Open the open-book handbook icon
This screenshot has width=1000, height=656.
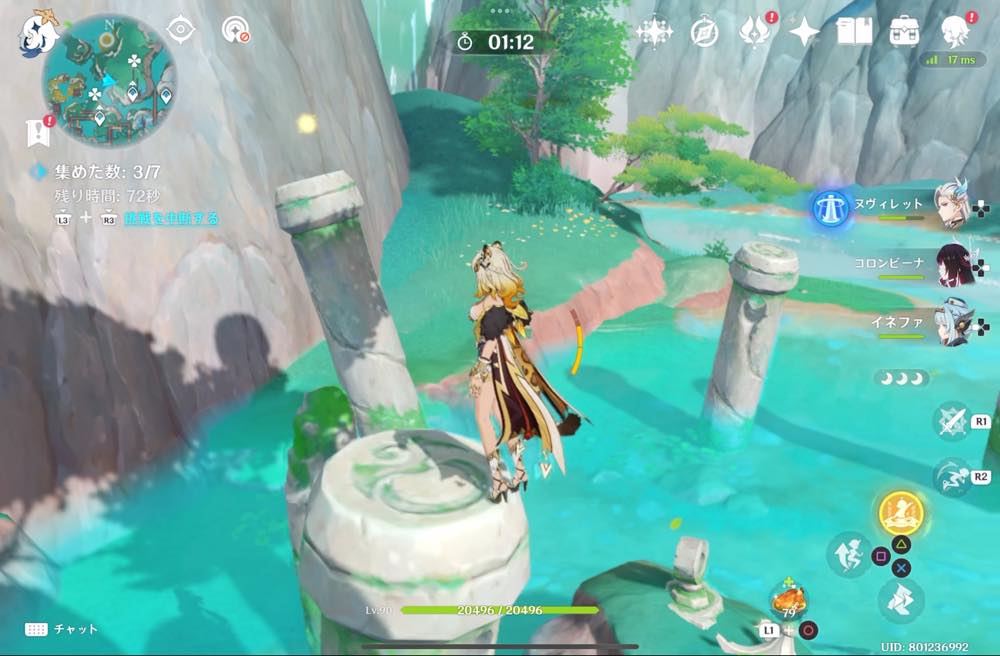coord(855,32)
